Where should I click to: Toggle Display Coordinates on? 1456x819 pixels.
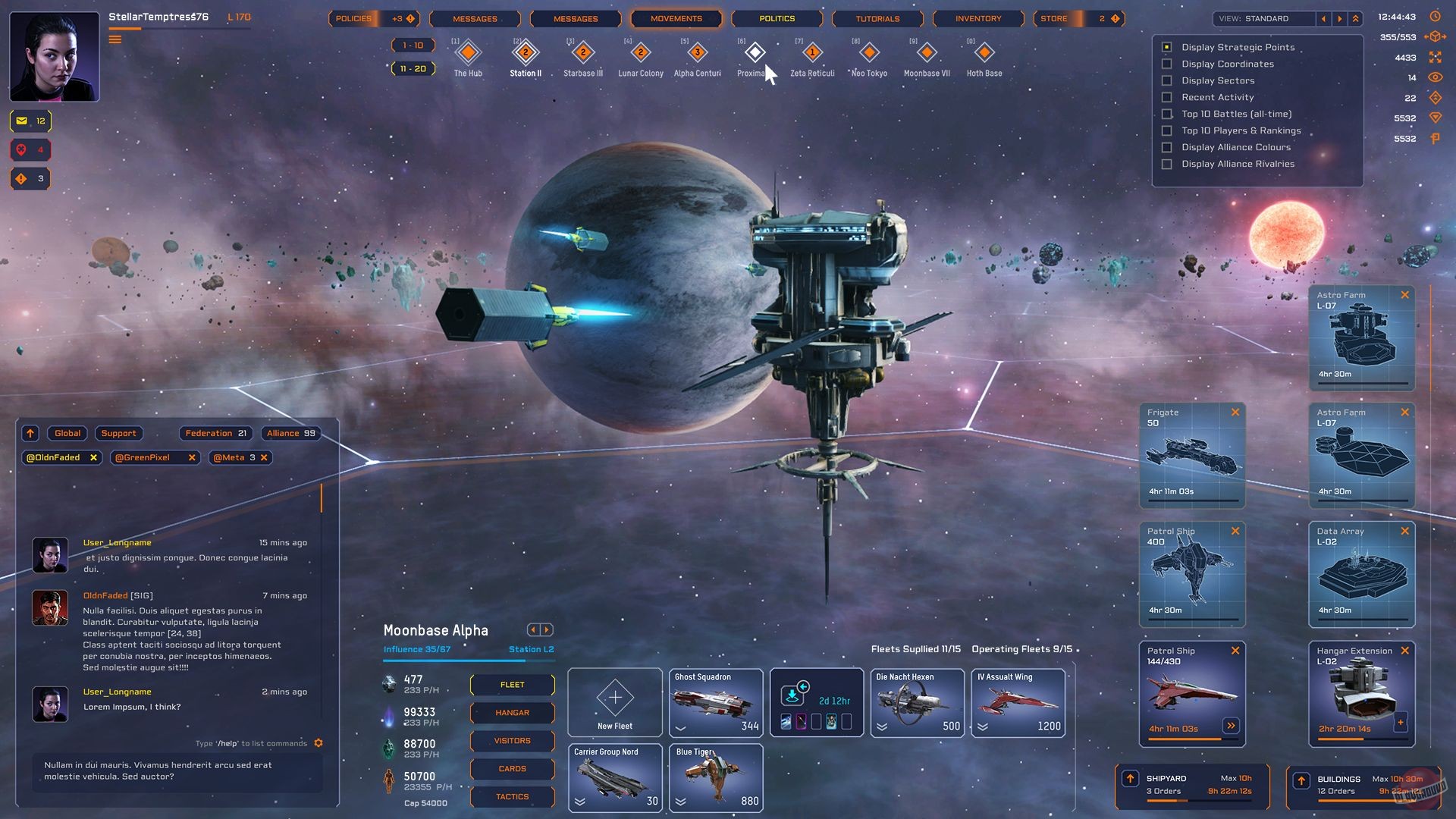(x=1166, y=64)
